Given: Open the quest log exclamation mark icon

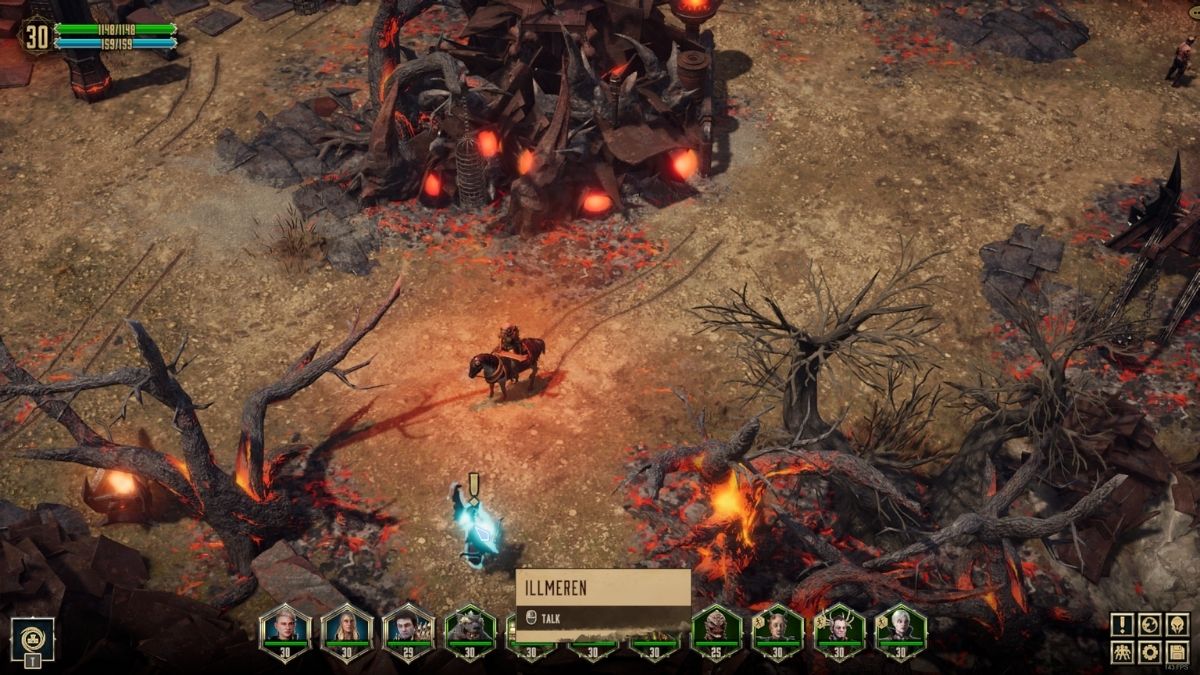Looking at the screenshot, I should [x=1122, y=625].
